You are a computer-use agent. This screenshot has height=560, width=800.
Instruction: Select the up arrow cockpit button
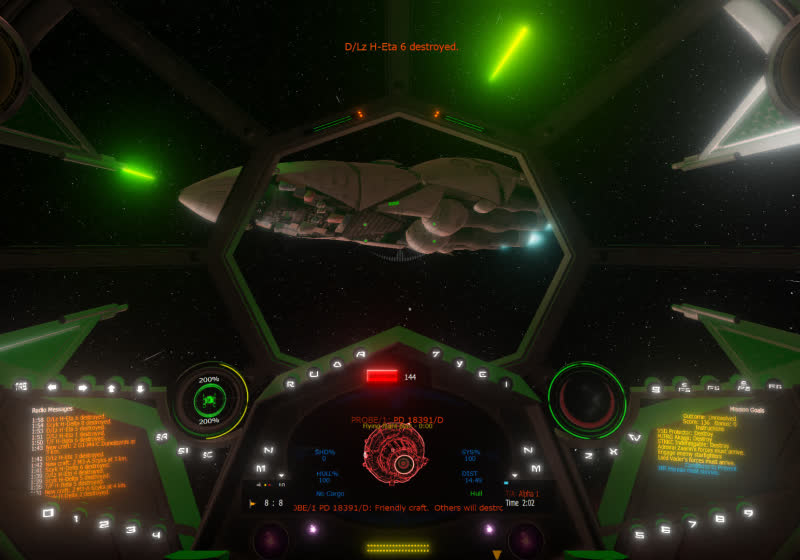[112, 387]
